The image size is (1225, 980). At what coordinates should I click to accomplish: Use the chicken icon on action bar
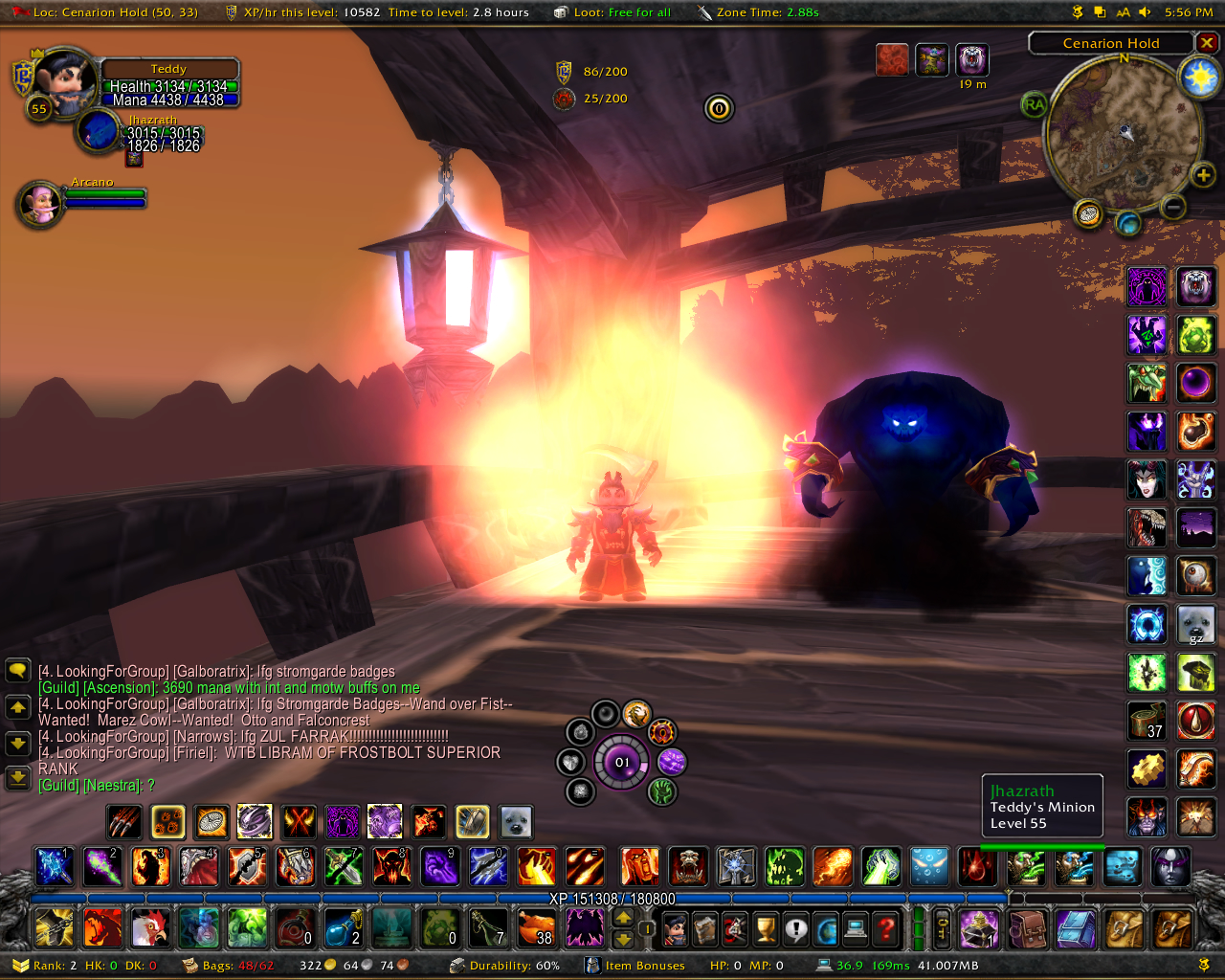click(x=150, y=927)
